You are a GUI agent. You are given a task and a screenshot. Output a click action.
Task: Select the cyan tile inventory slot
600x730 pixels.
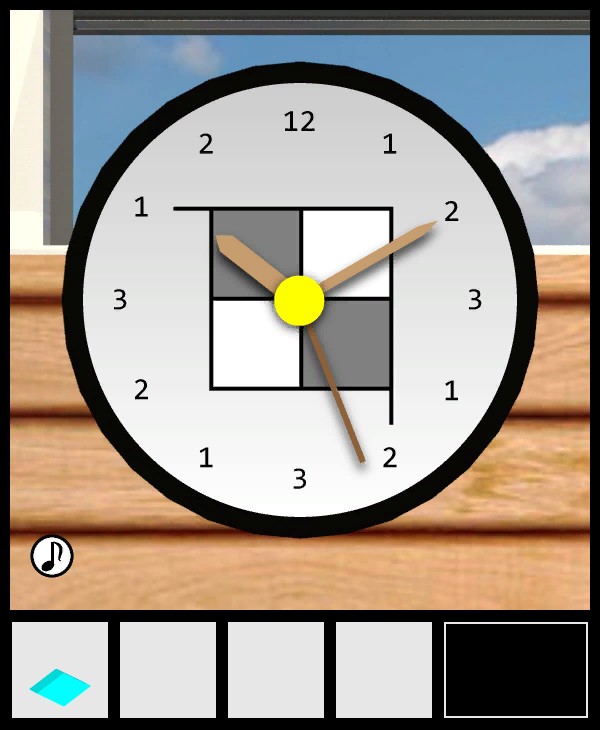60,670
